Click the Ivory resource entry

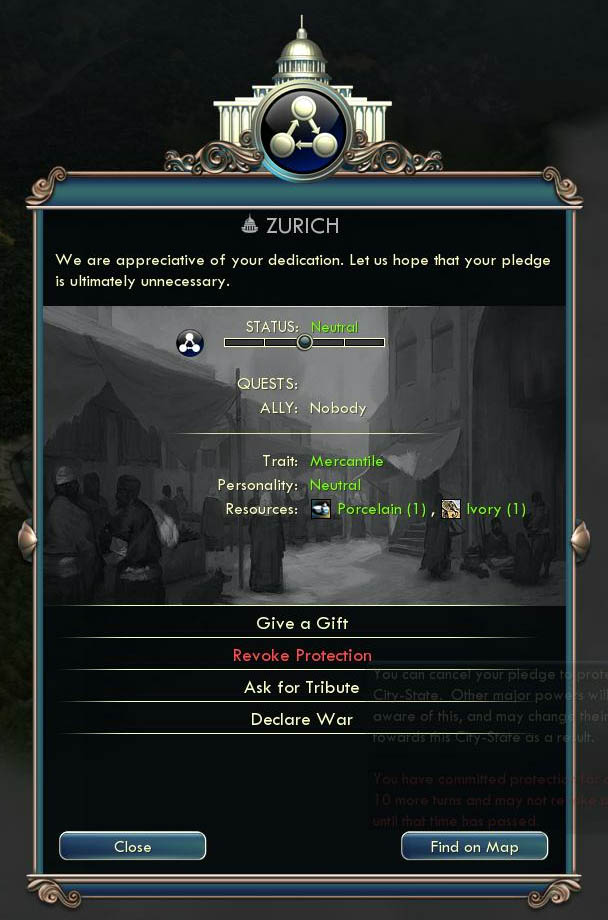point(485,509)
